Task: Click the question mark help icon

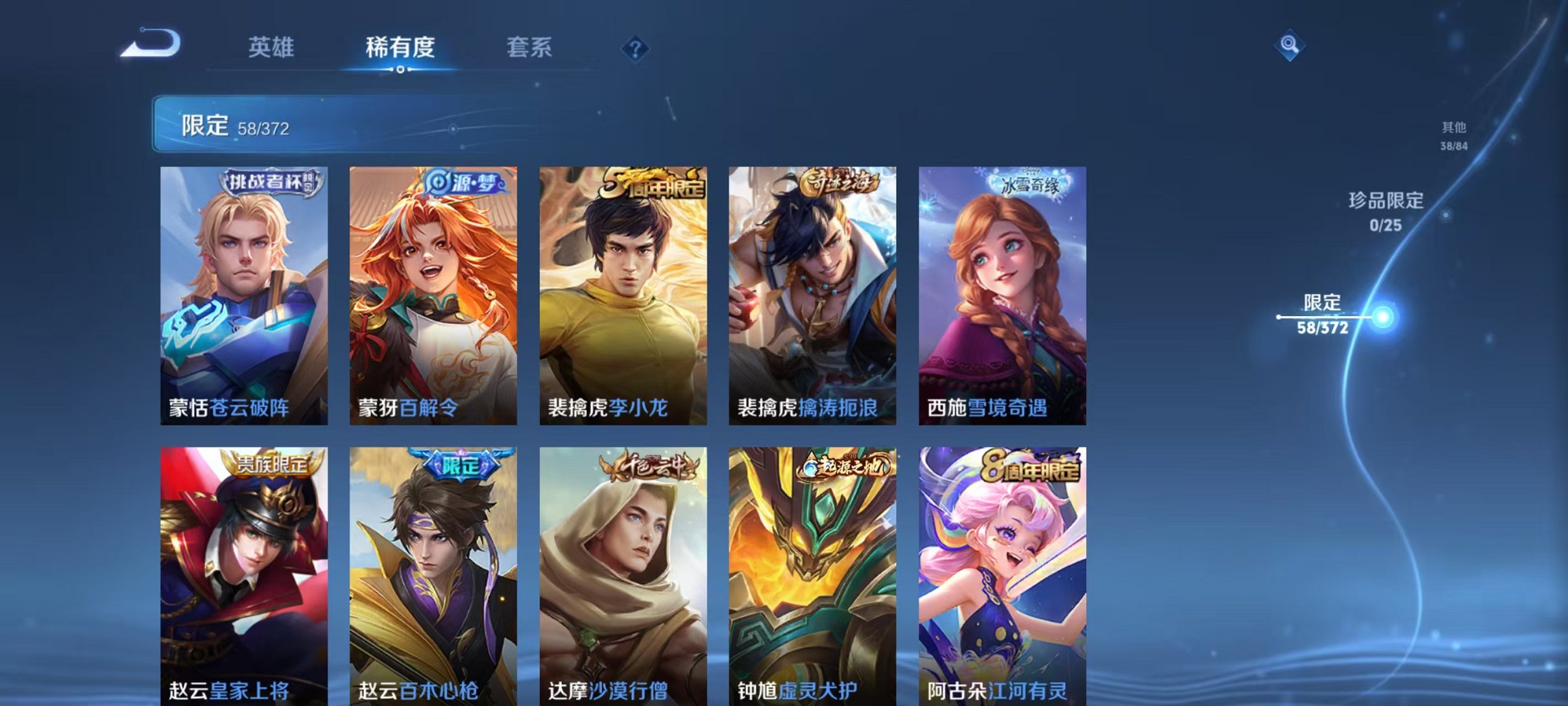Action: pos(637,48)
